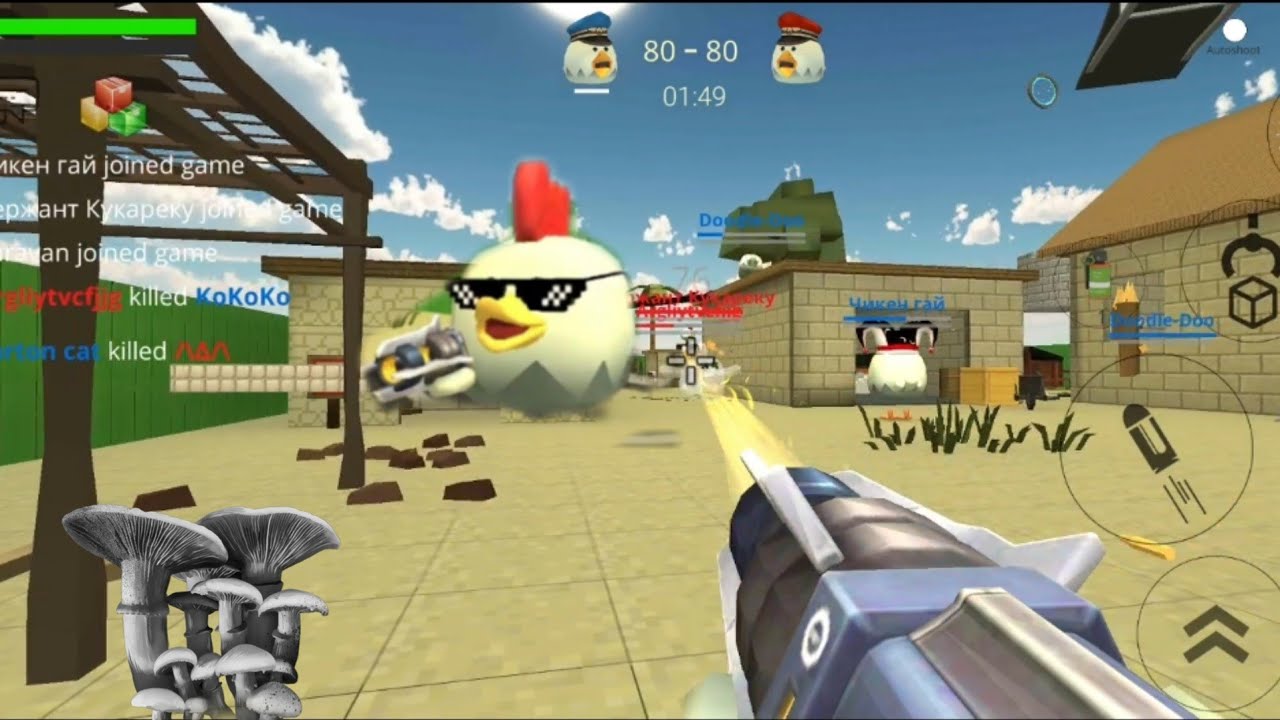
Task: Hit the double-chevron jump button
Action: tap(1215, 635)
